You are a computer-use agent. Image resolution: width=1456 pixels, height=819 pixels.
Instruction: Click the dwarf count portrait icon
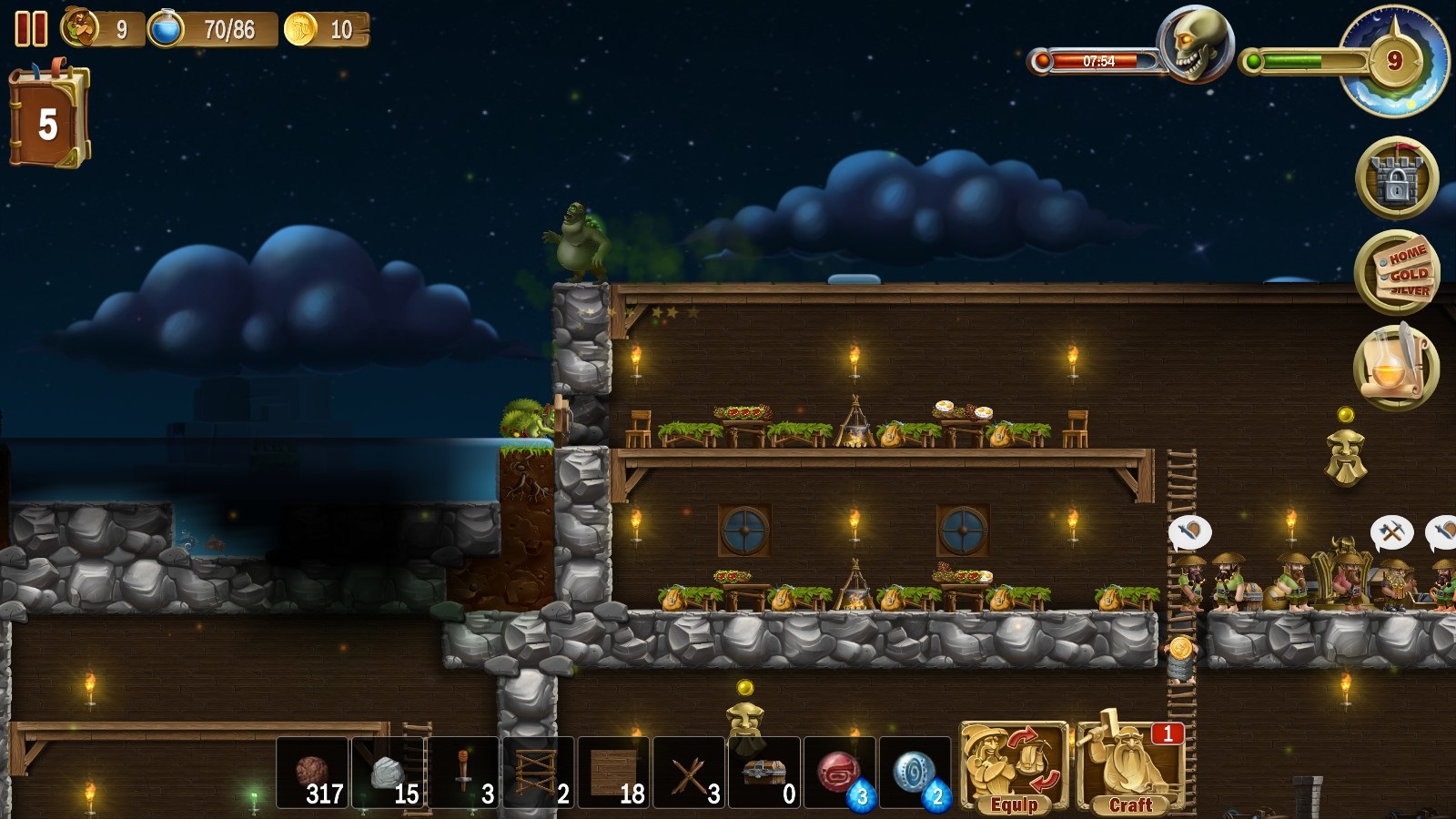click(80, 28)
